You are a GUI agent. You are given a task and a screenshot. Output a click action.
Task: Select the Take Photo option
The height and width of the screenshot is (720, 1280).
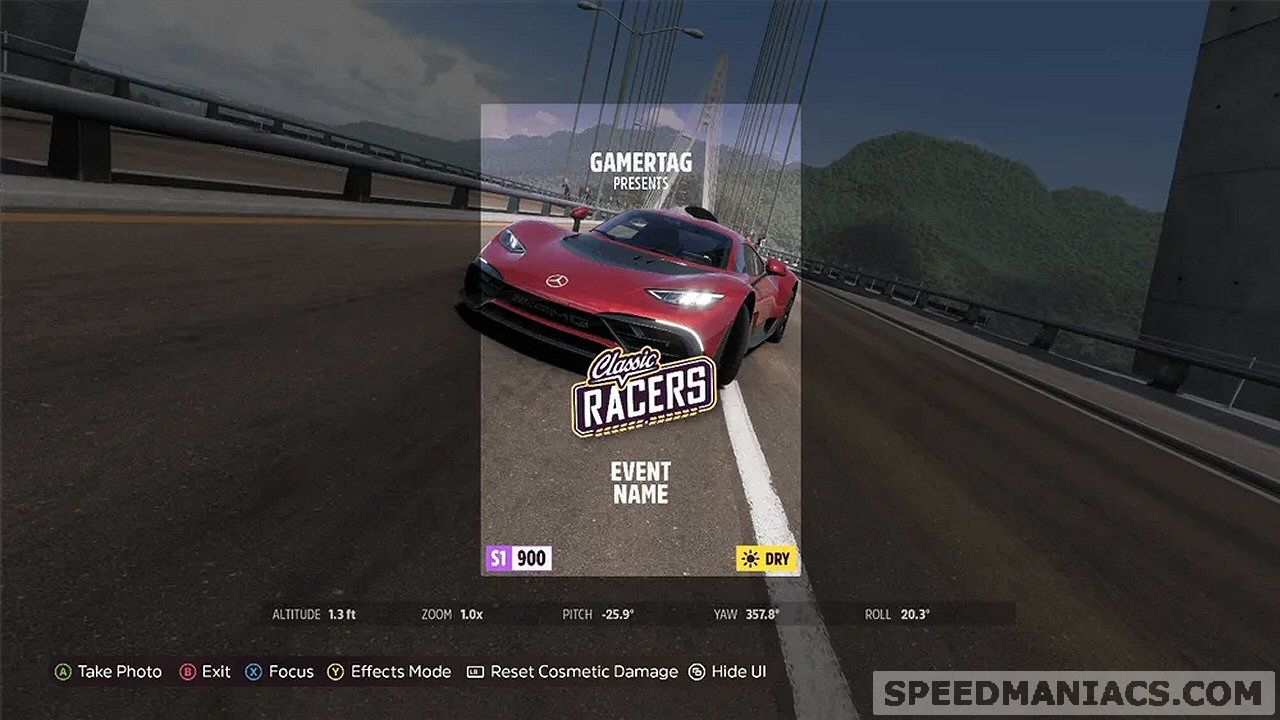tap(108, 672)
